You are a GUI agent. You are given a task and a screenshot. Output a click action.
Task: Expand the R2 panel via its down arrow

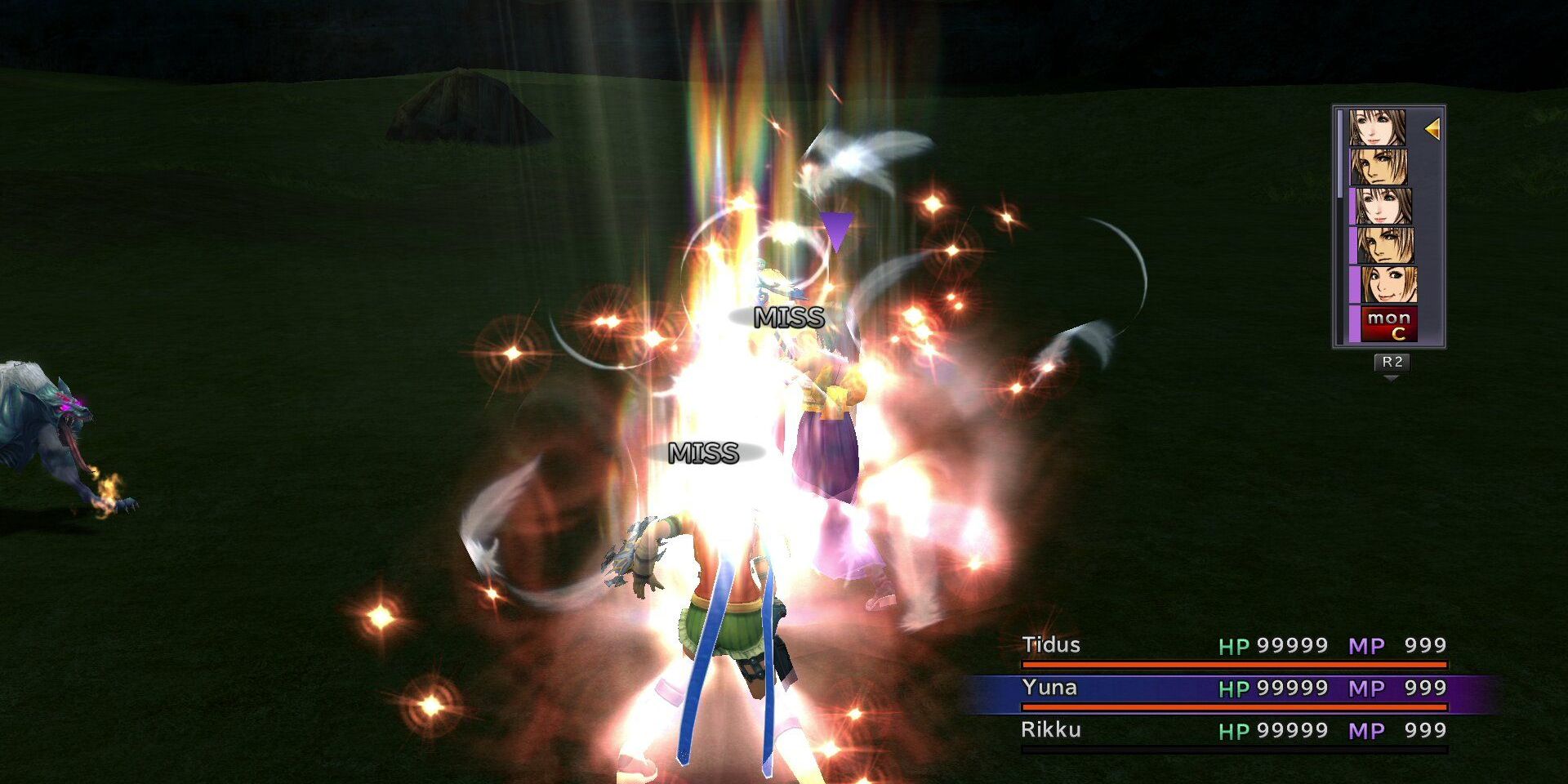pyautogui.click(x=1392, y=377)
